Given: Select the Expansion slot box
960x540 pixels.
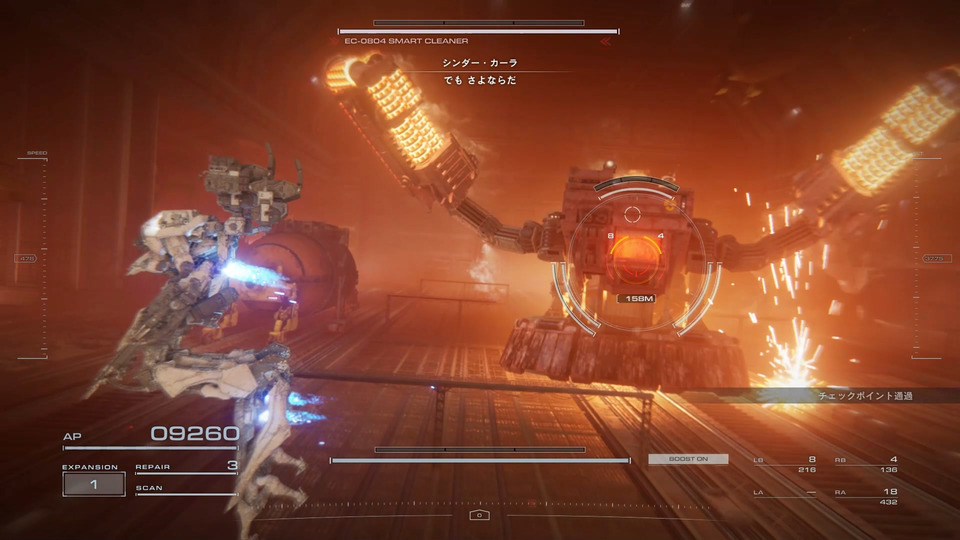Looking at the screenshot, I should coord(93,484).
